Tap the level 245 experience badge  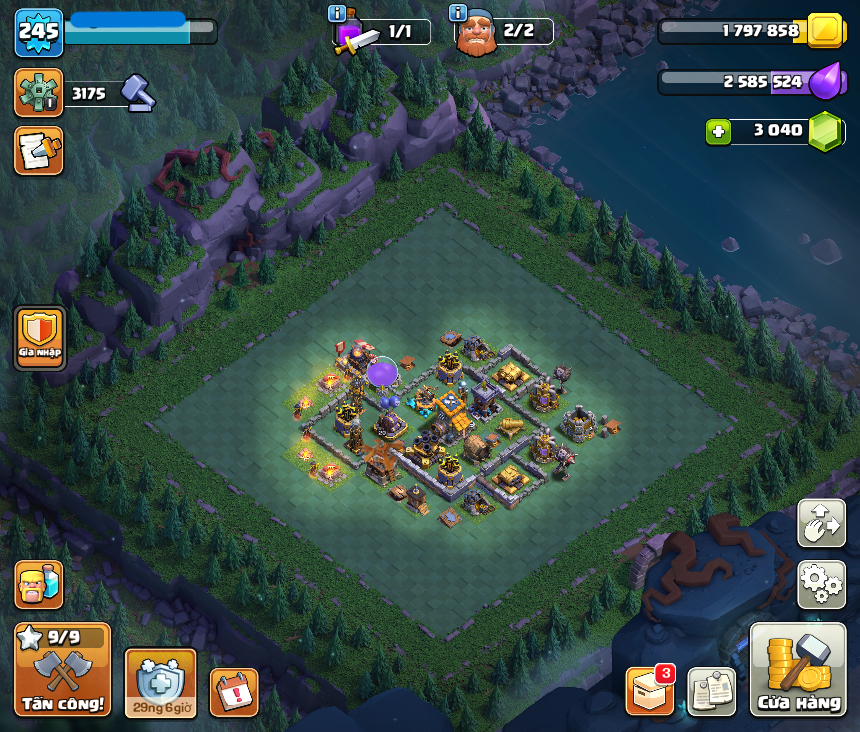[39, 32]
